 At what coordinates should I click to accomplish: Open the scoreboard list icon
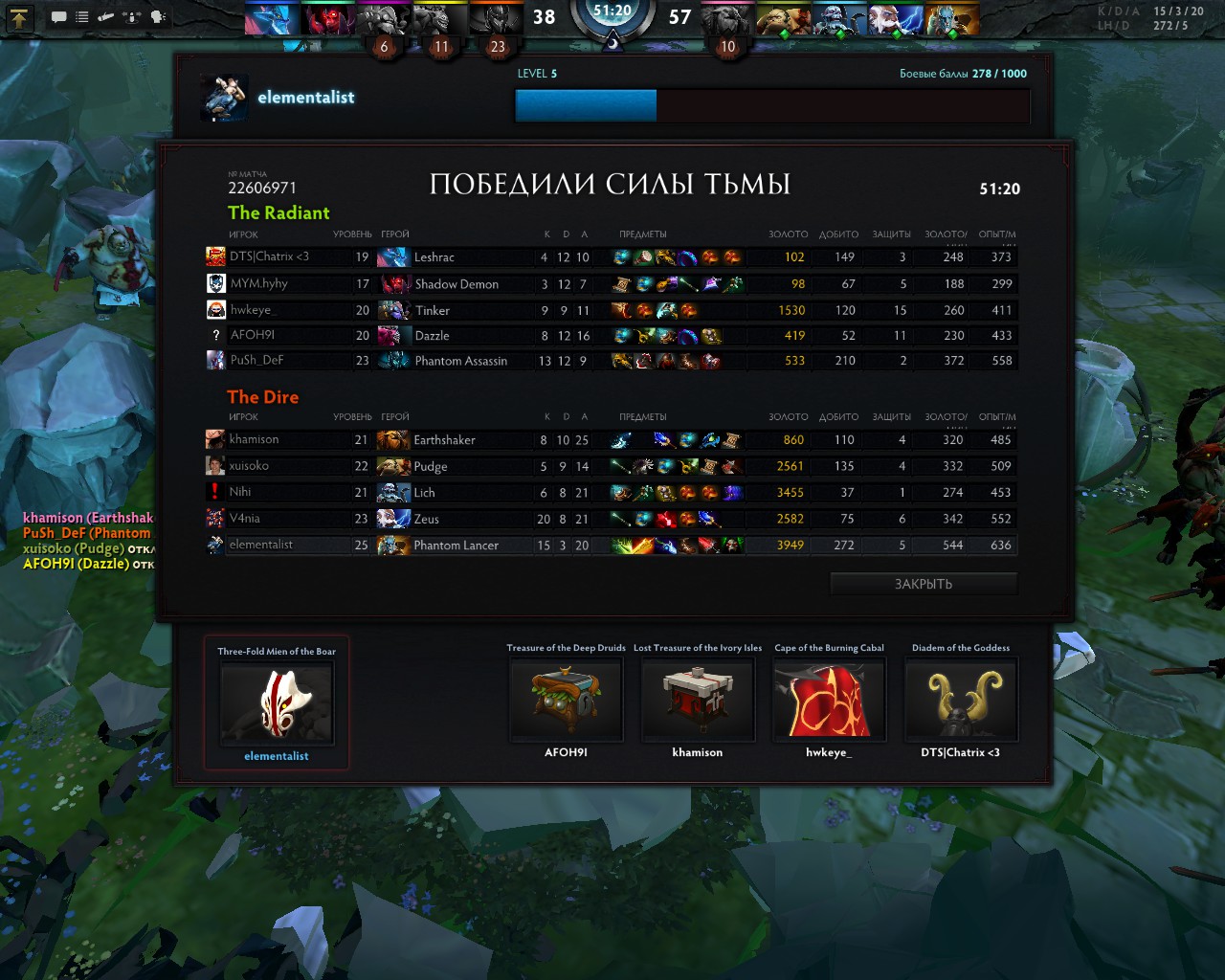82,17
